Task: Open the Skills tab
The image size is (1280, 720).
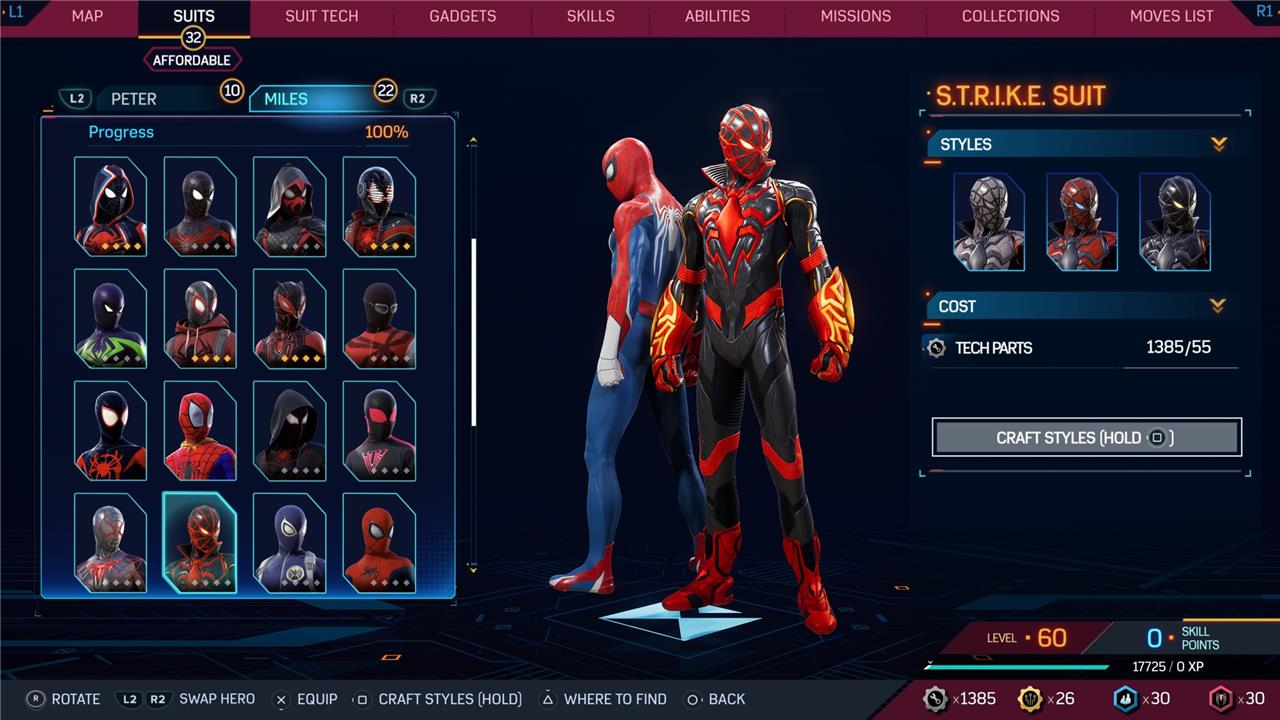Action: tap(591, 16)
